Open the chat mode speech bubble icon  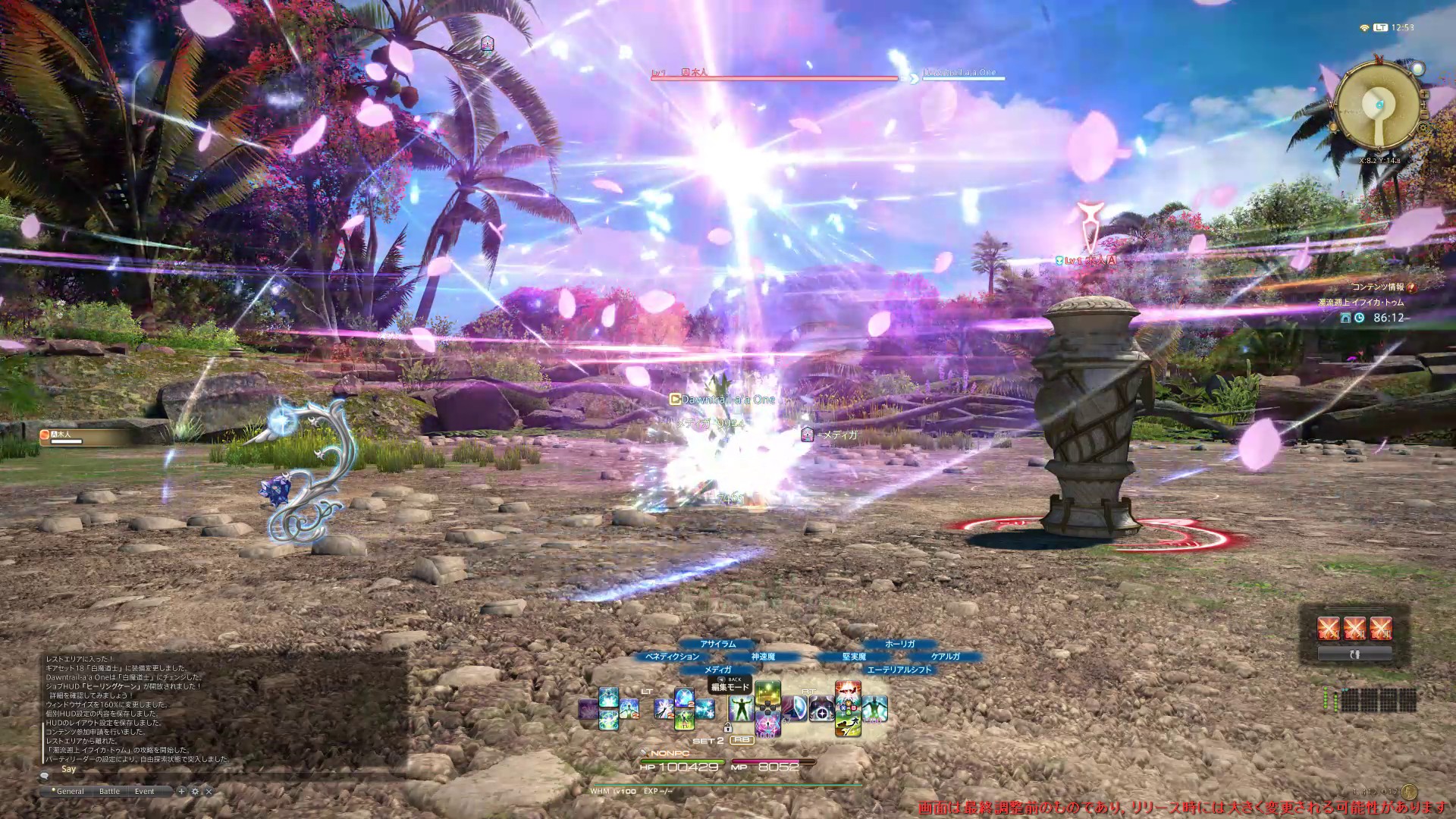coord(45,776)
